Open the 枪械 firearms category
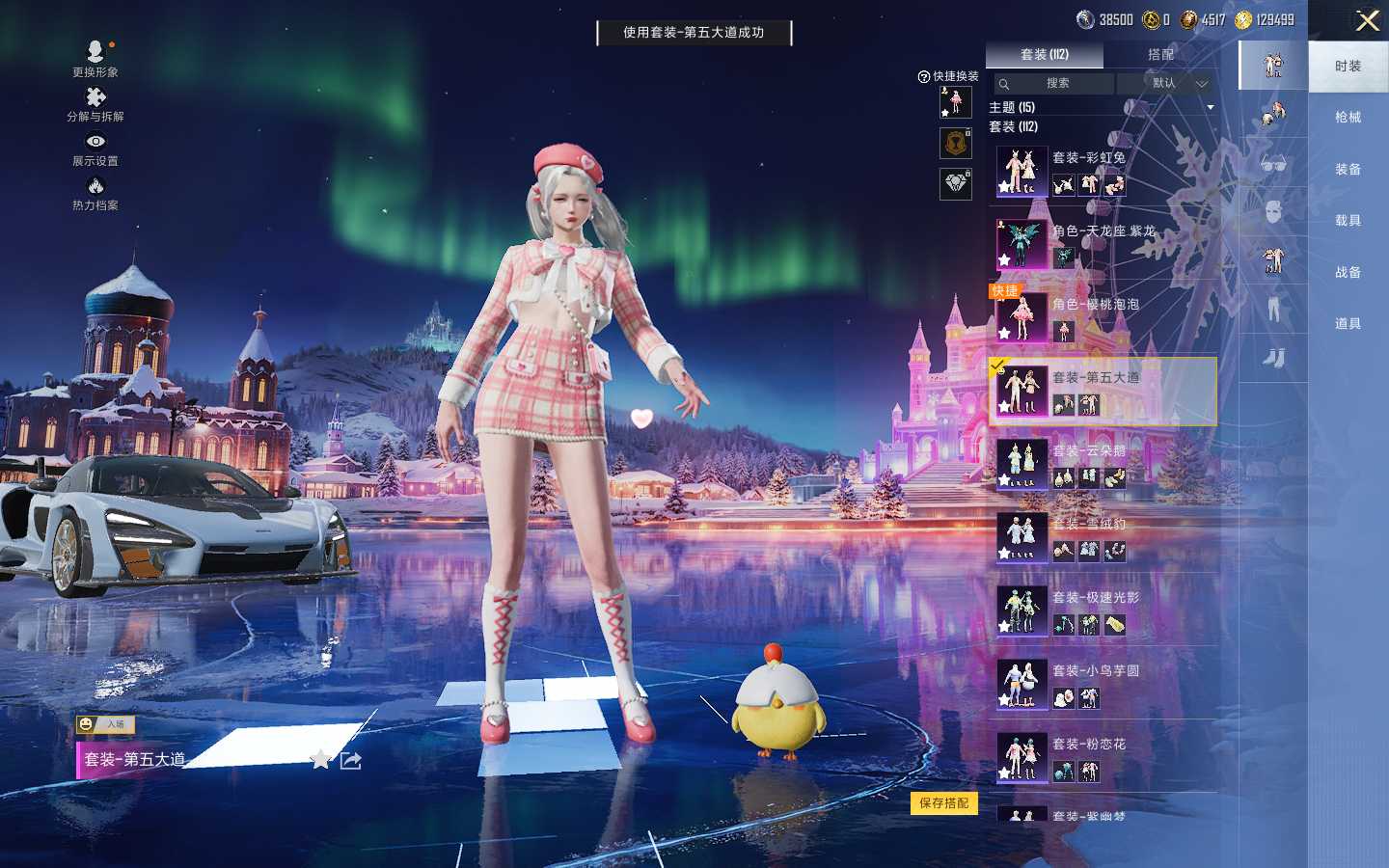This screenshot has width=1389, height=868. pyautogui.click(x=1348, y=118)
